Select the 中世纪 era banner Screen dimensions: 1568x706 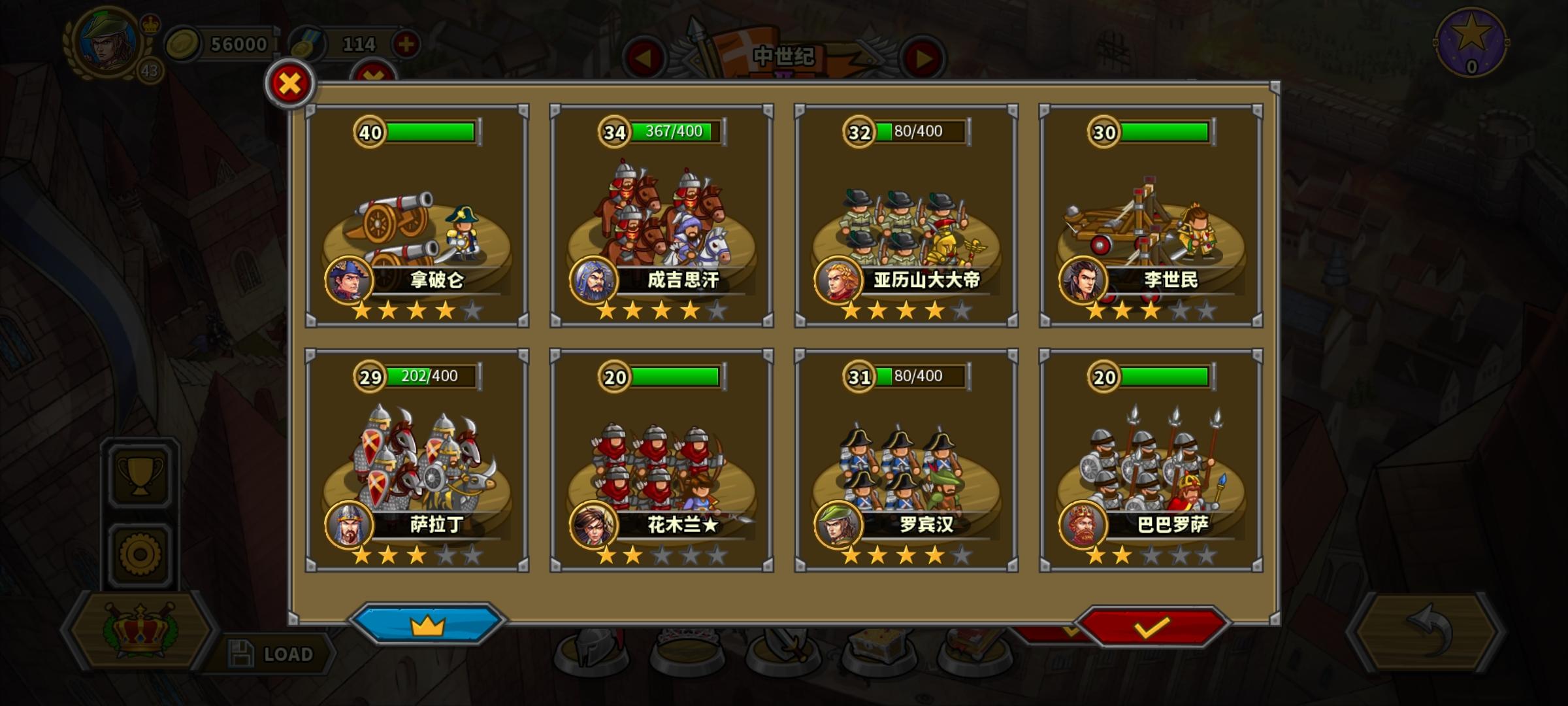[x=784, y=56]
